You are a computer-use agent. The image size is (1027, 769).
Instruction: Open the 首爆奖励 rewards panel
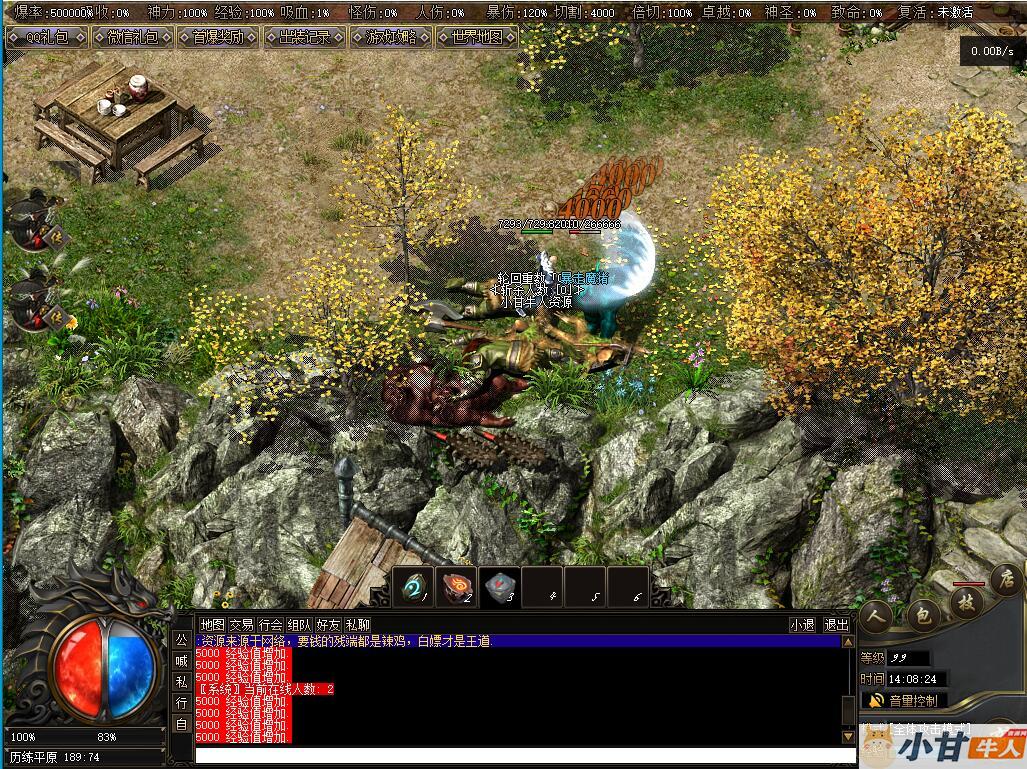point(218,38)
